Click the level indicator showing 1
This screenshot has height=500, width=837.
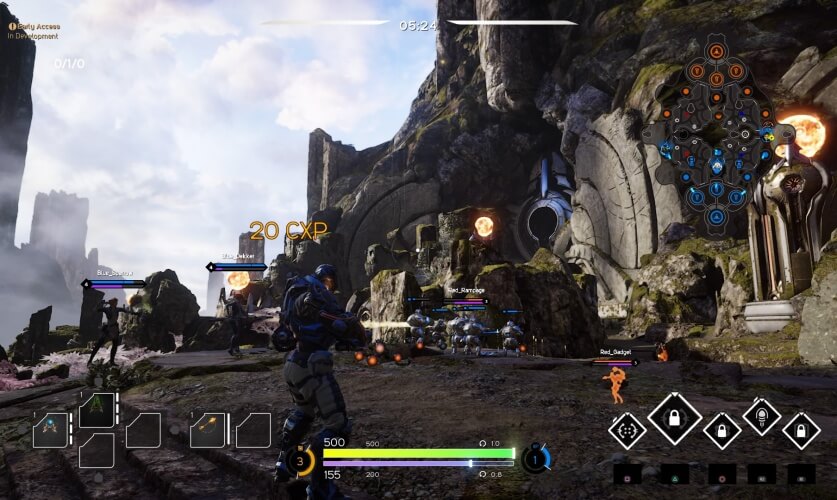pos(536,459)
